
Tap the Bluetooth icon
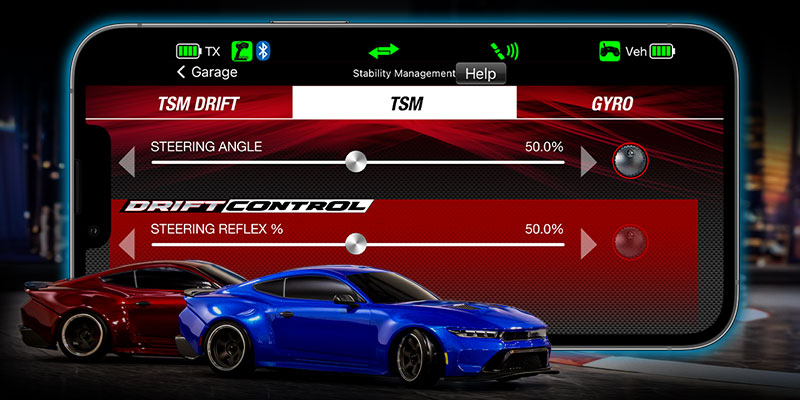(x=263, y=50)
